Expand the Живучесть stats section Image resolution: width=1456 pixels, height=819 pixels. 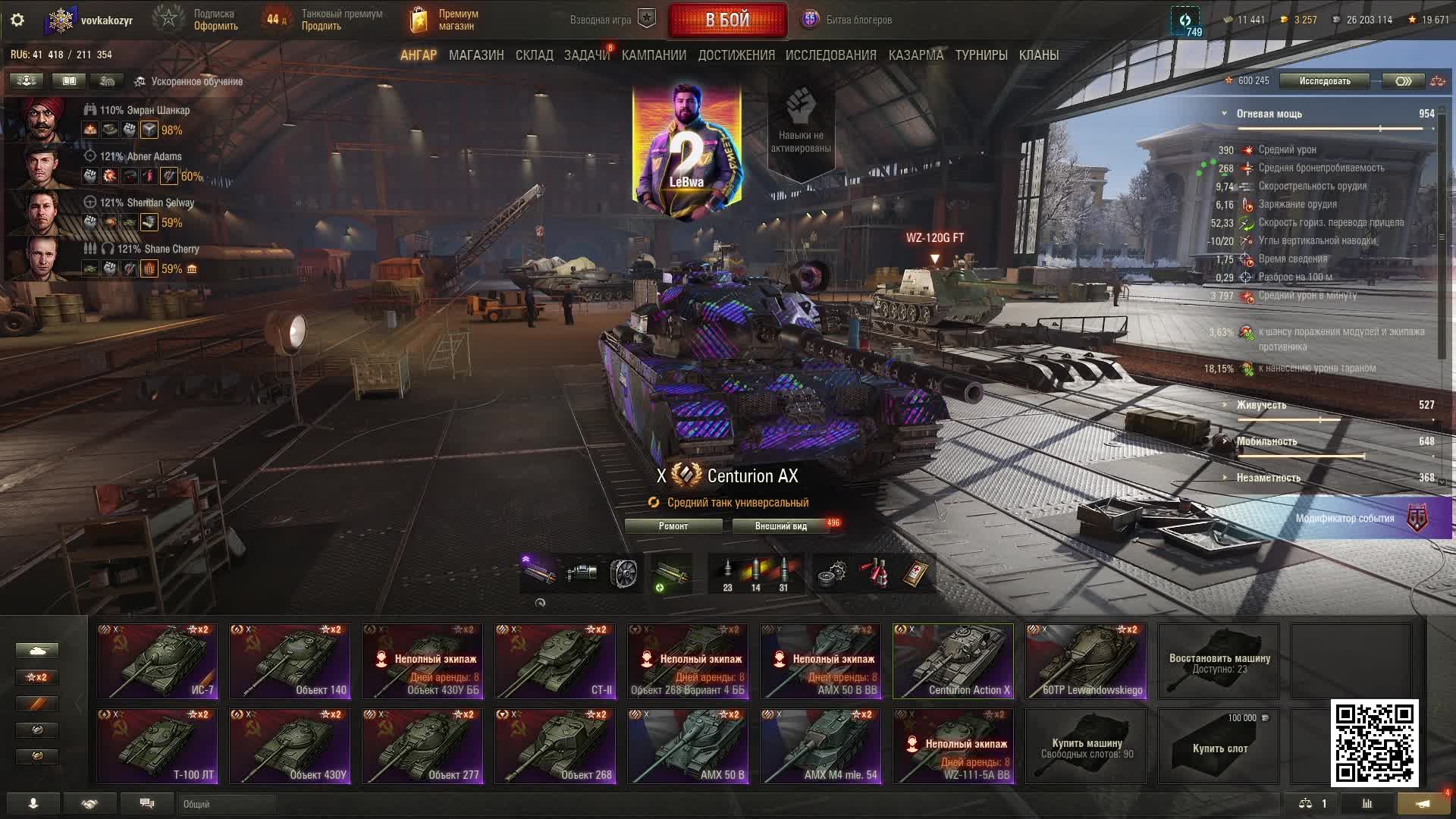1261,405
